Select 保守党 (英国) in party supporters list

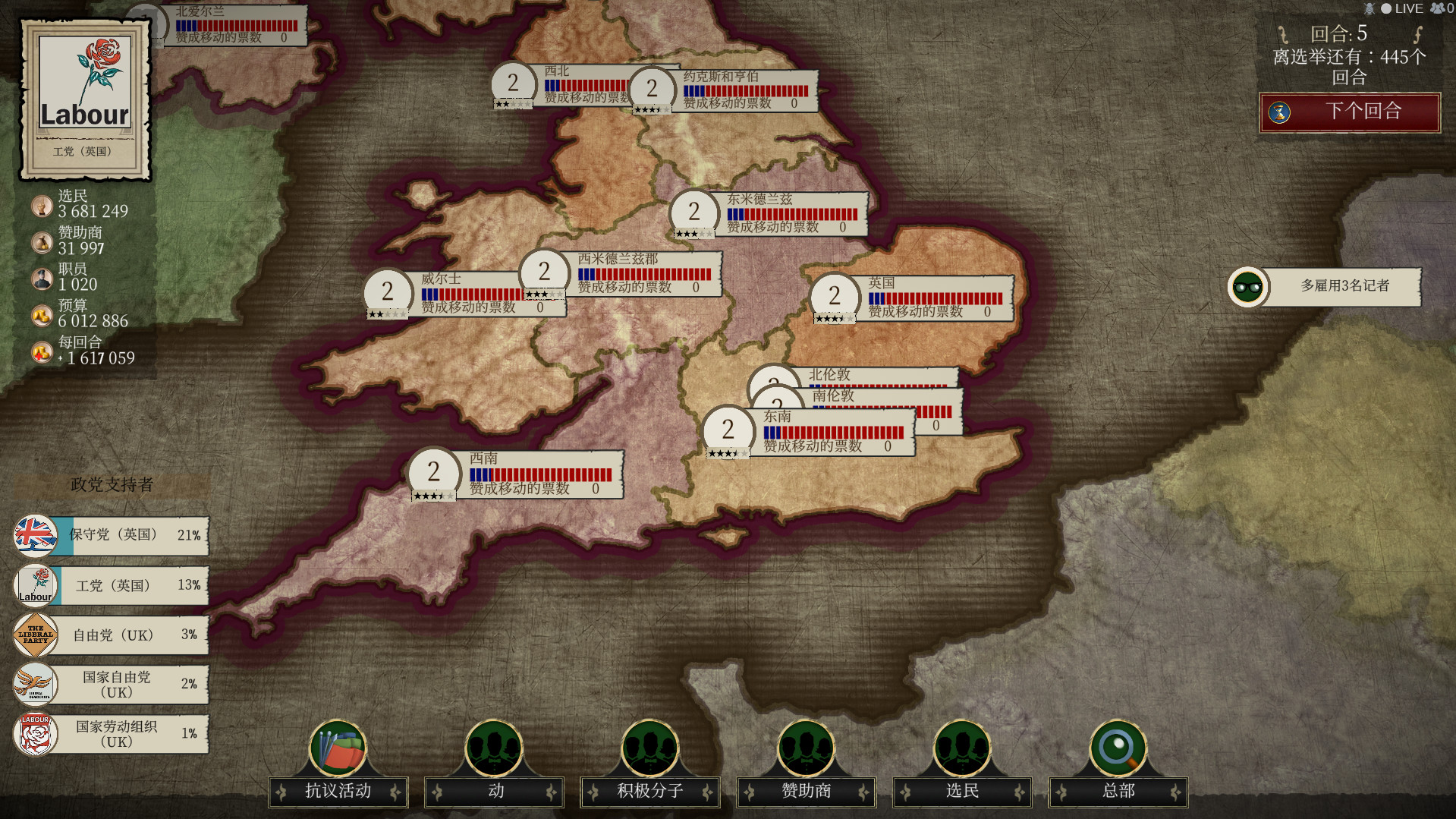tap(112, 535)
